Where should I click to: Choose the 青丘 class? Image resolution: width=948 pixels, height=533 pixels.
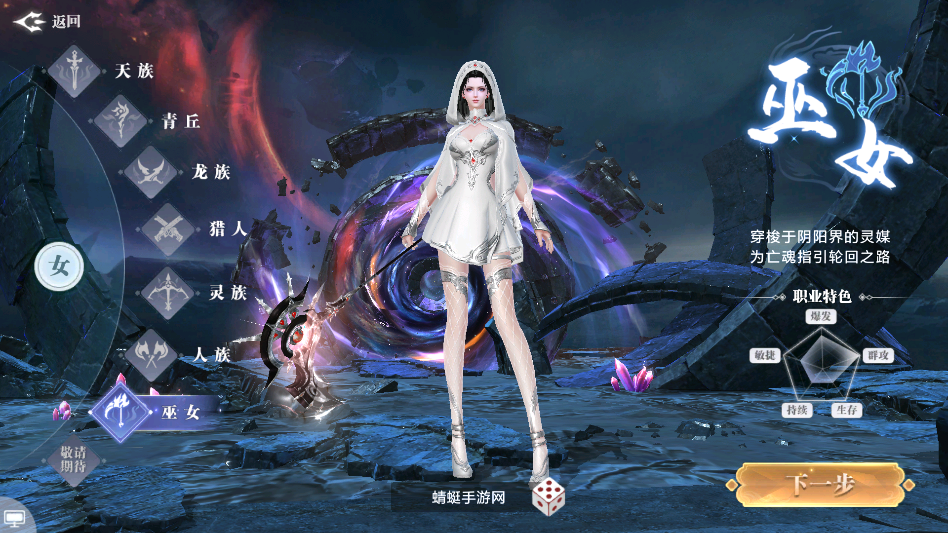150,122
